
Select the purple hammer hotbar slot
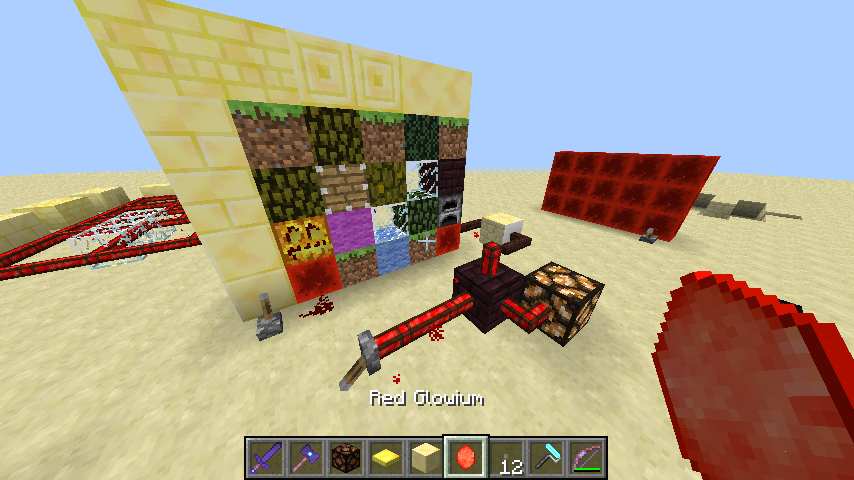(306, 457)
